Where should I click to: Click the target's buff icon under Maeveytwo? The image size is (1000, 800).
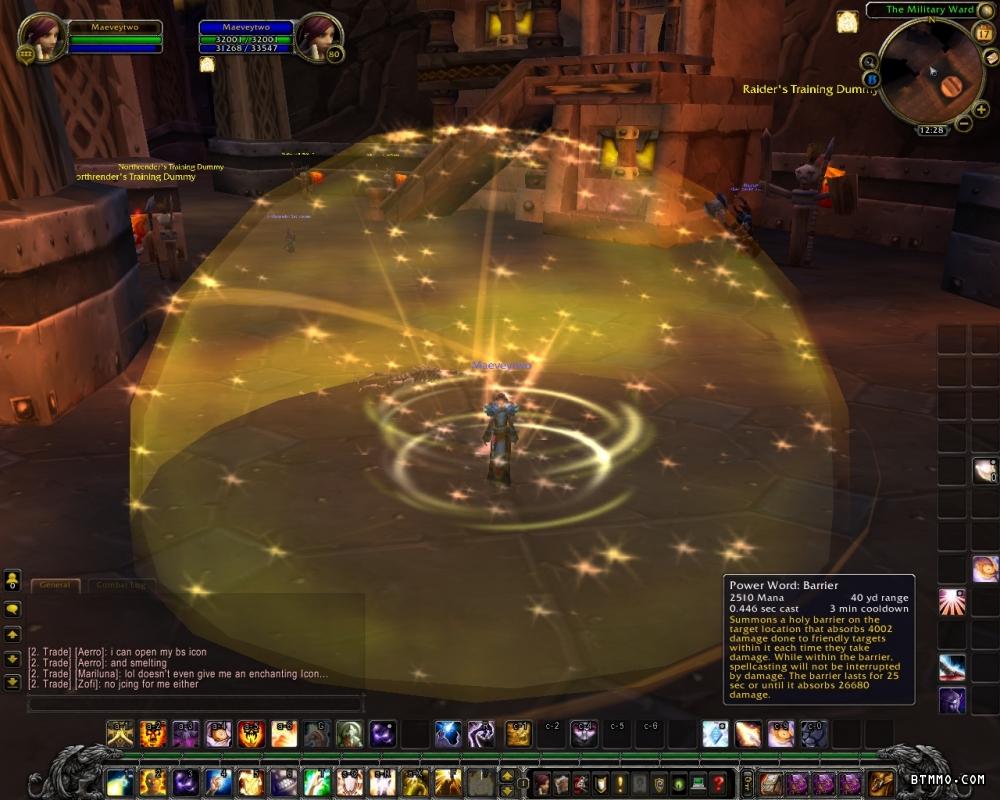coord(208,65)
